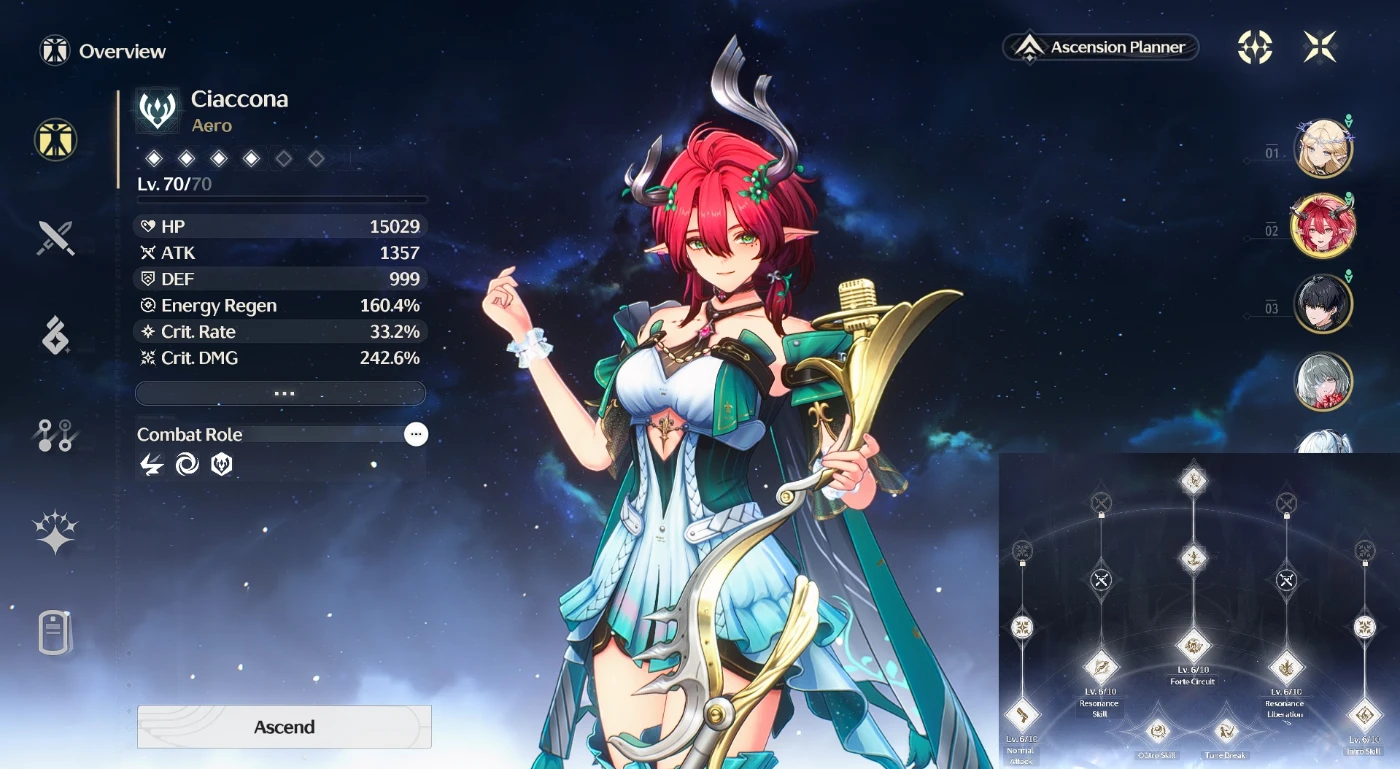Choose the black-haired character in slot 03
This screenshot has height=769, width=1400.
coord(1323,304)
